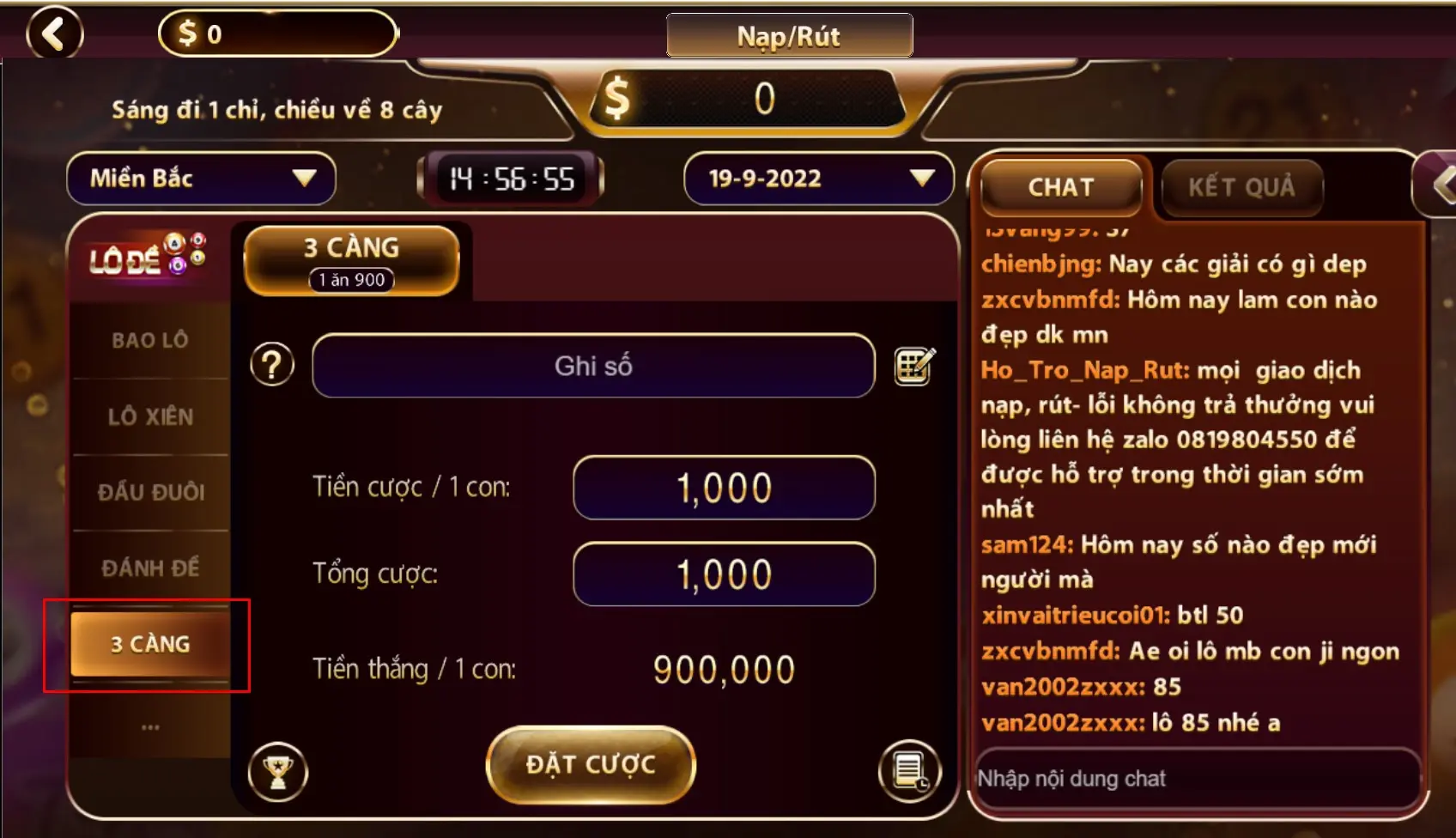
Task: Choose the 3 CÀNG 1 ăn 900 option
Action: 352,260
